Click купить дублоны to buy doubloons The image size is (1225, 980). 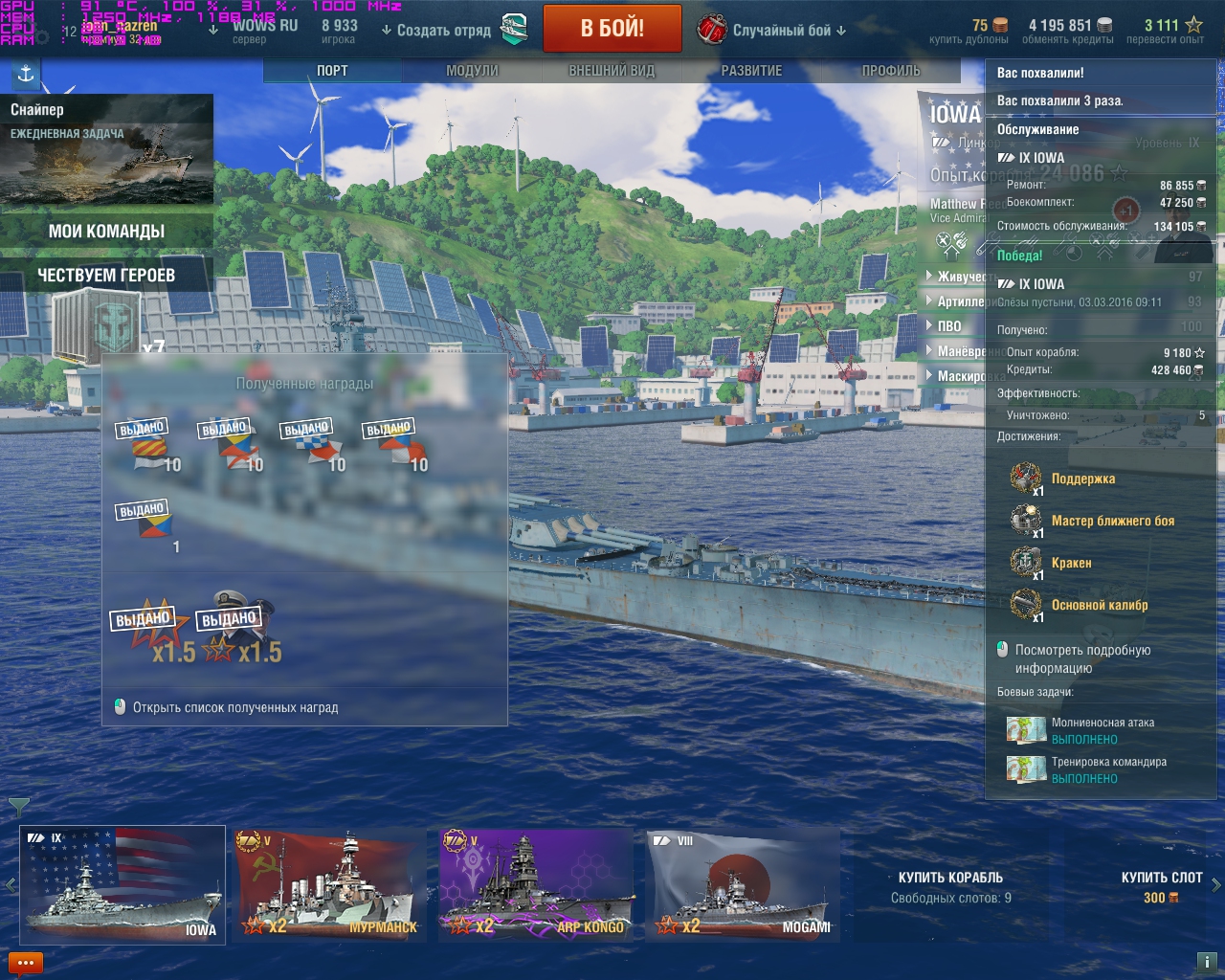[969, 32]
